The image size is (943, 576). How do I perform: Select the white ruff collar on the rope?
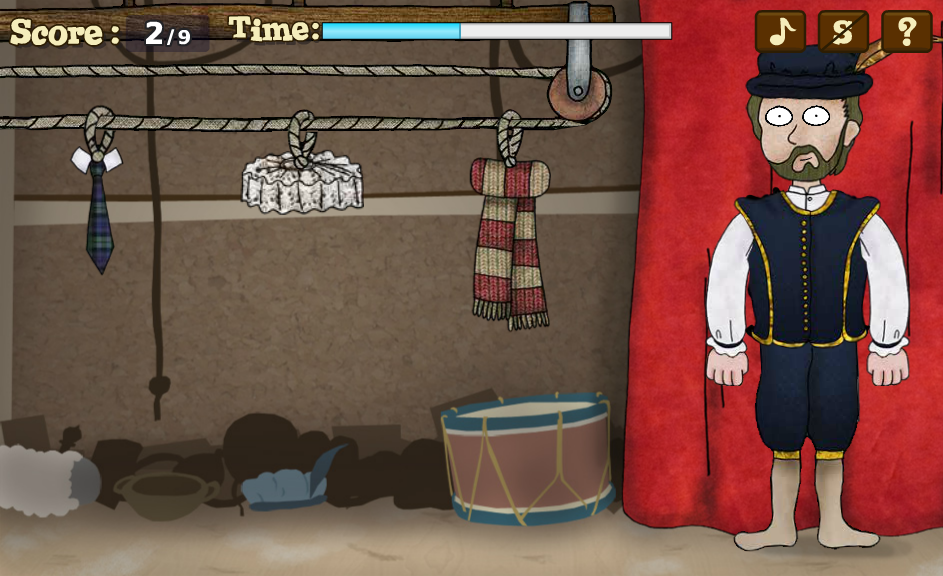[302, 183]
